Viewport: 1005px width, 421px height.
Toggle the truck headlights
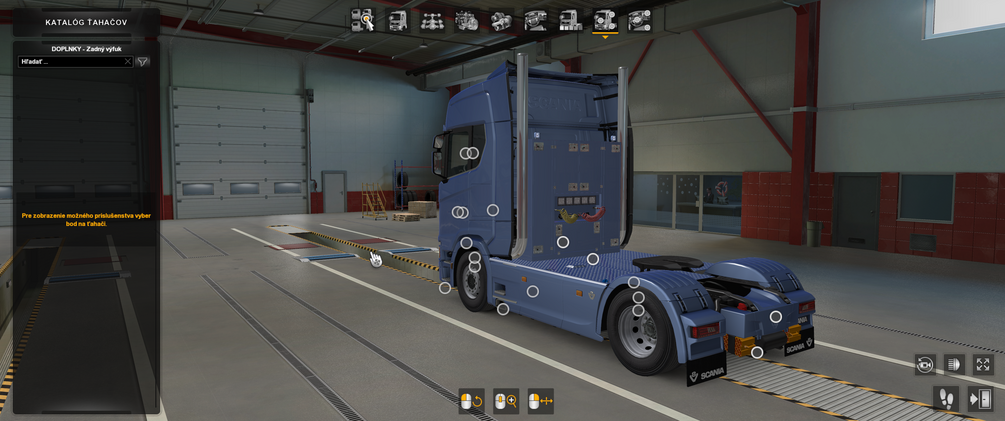click(954, 365)
